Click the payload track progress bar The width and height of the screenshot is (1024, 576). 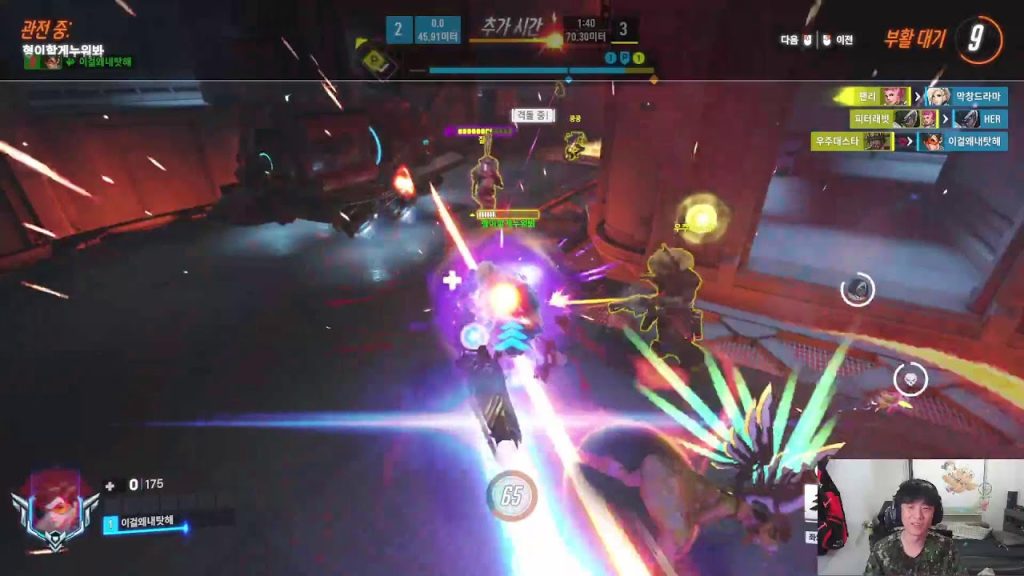541,71
